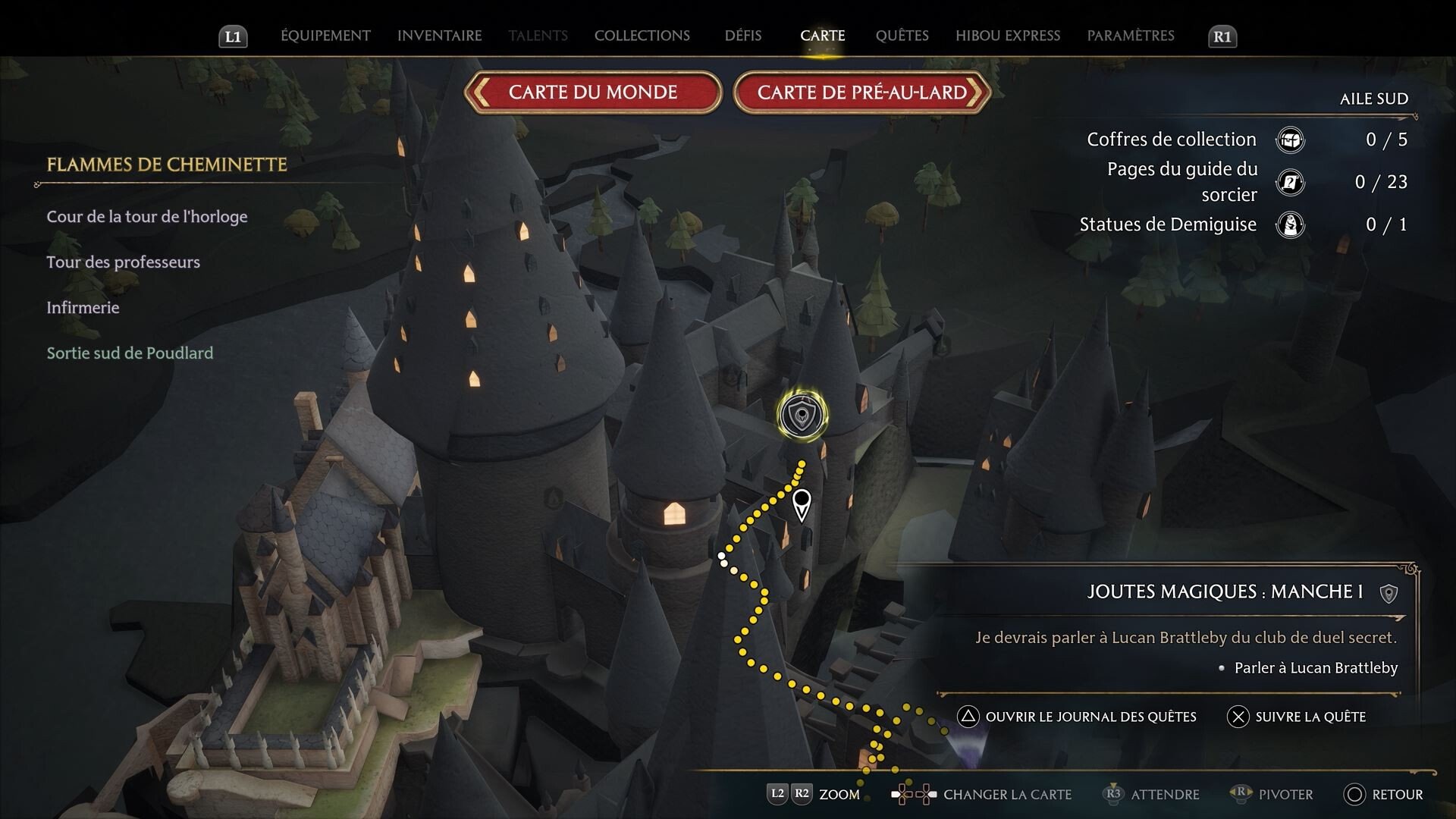
Task: Switch to the Inventaire tab
Action: click(x=439, y=36)
